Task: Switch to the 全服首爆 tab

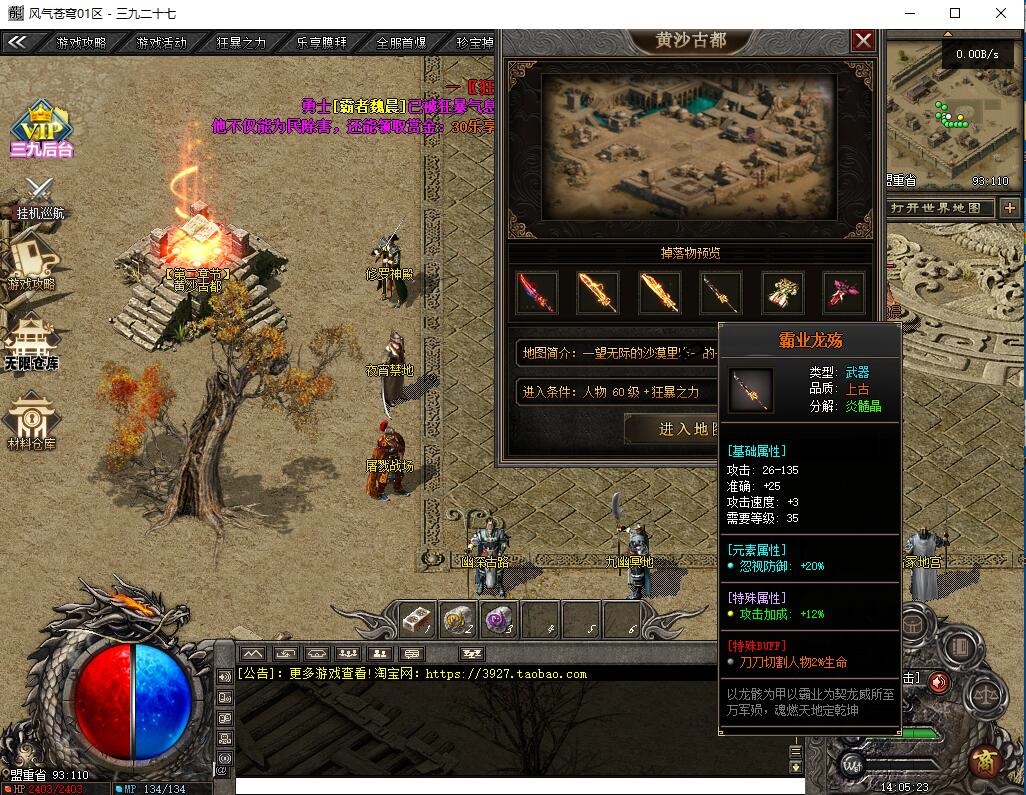Action: point(401,43)
